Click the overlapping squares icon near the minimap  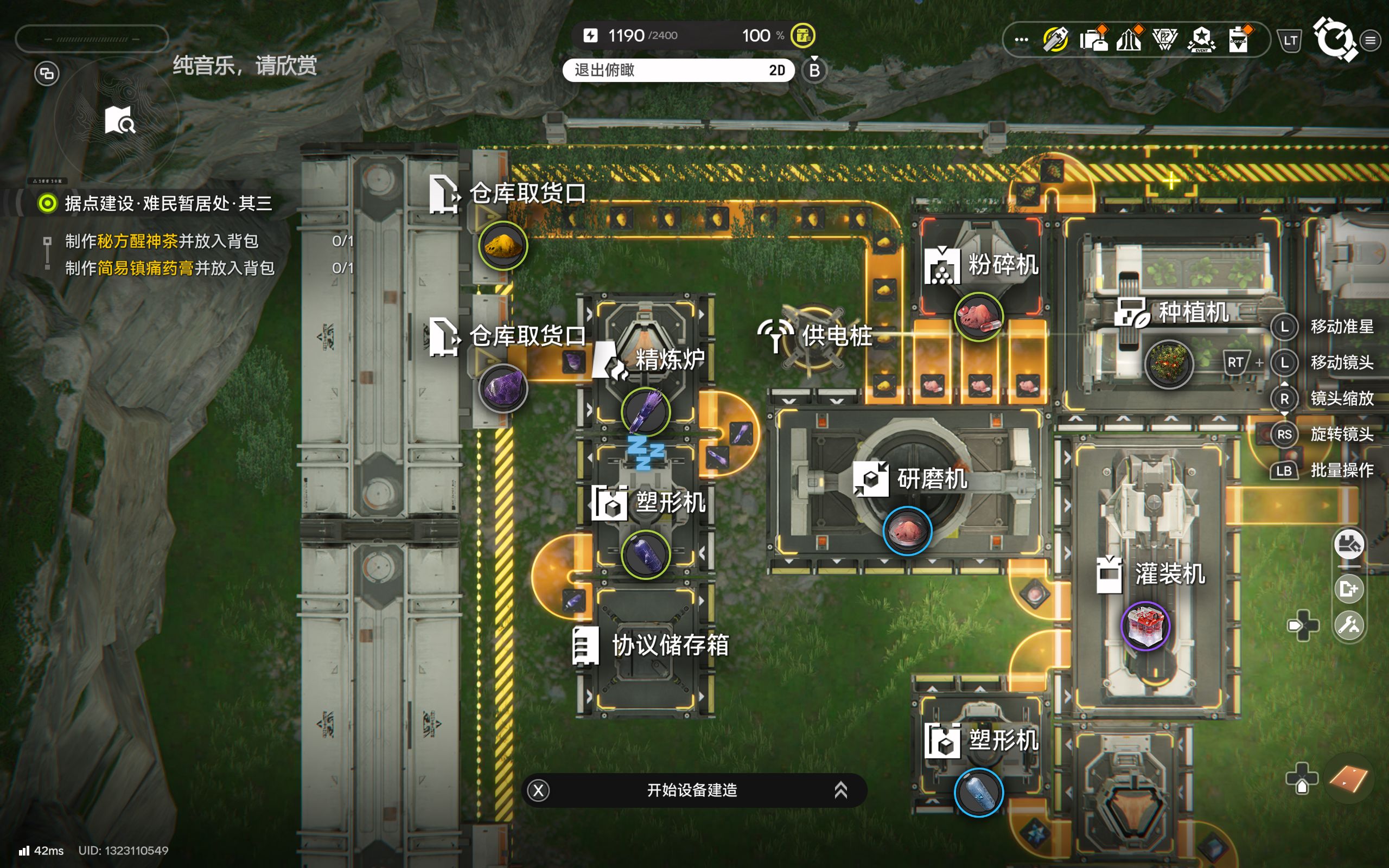tap(47, 73)
